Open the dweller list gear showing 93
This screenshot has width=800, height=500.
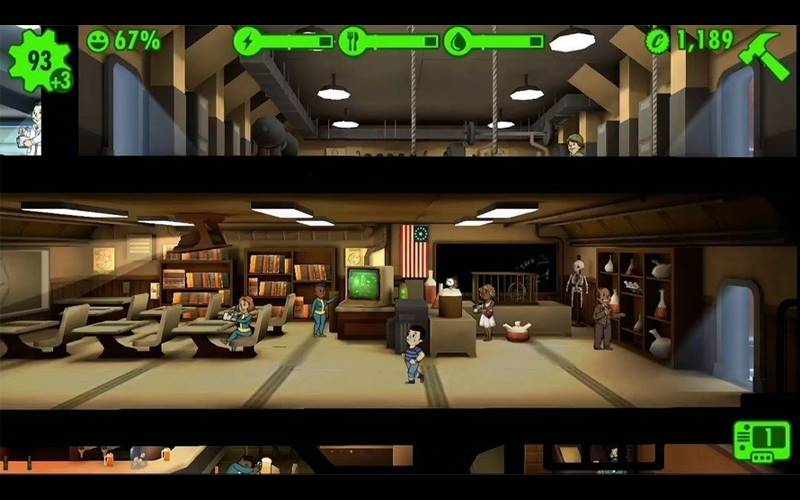click(38, 62)
